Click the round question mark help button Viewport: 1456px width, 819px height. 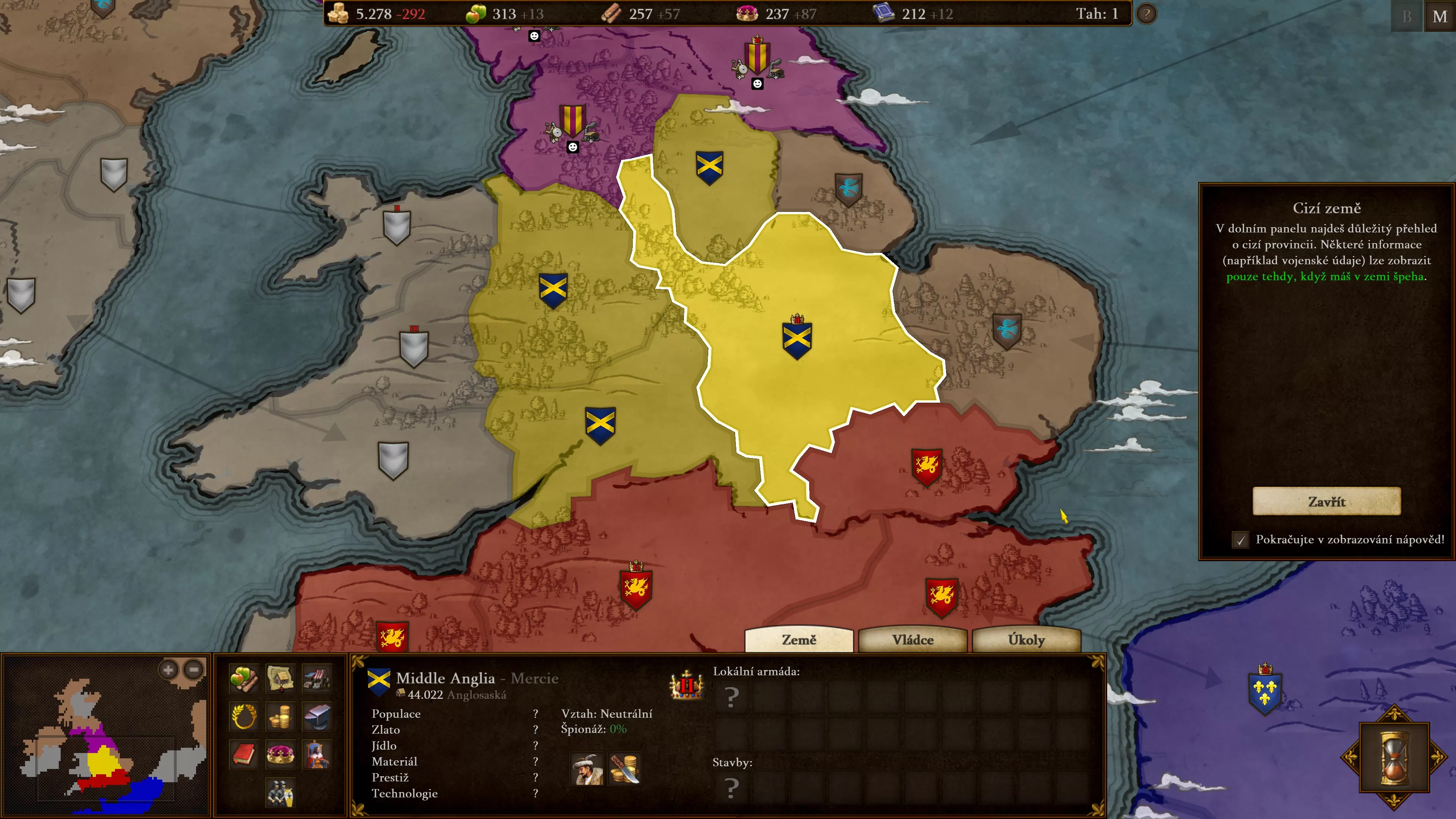(1146, 14)
